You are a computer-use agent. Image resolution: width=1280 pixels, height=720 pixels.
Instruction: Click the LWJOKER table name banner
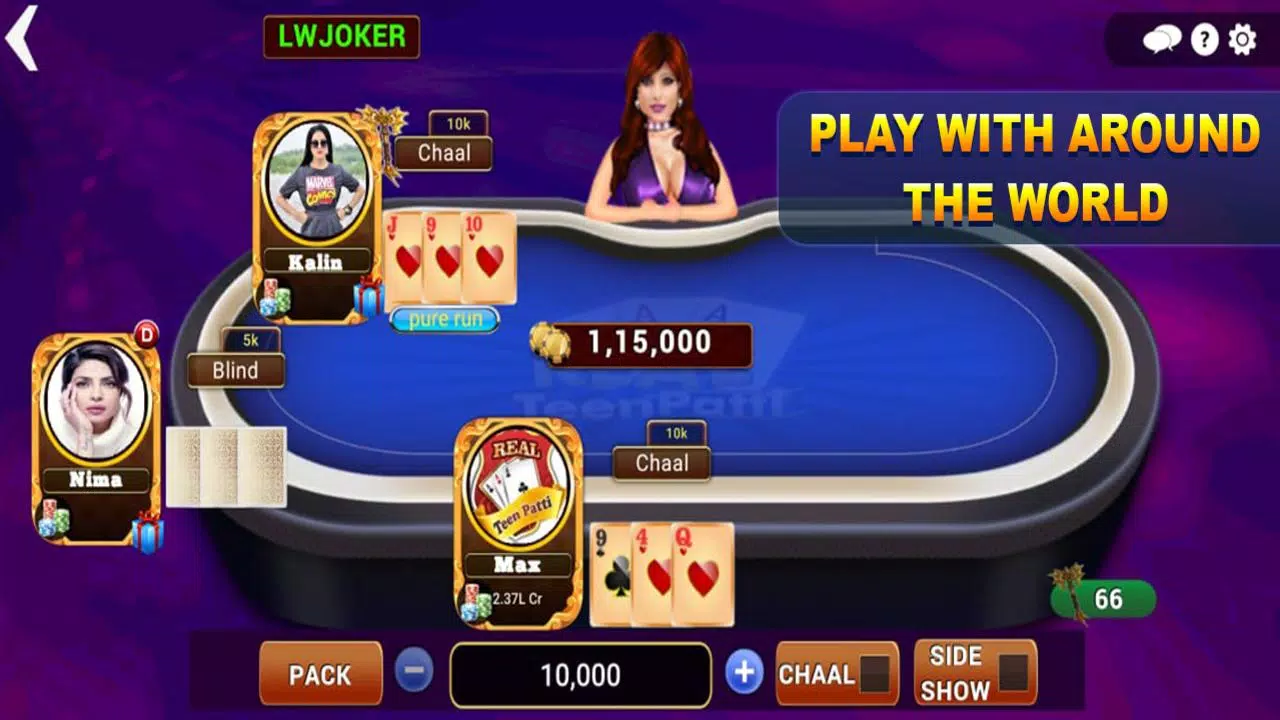tap(343, 38)
